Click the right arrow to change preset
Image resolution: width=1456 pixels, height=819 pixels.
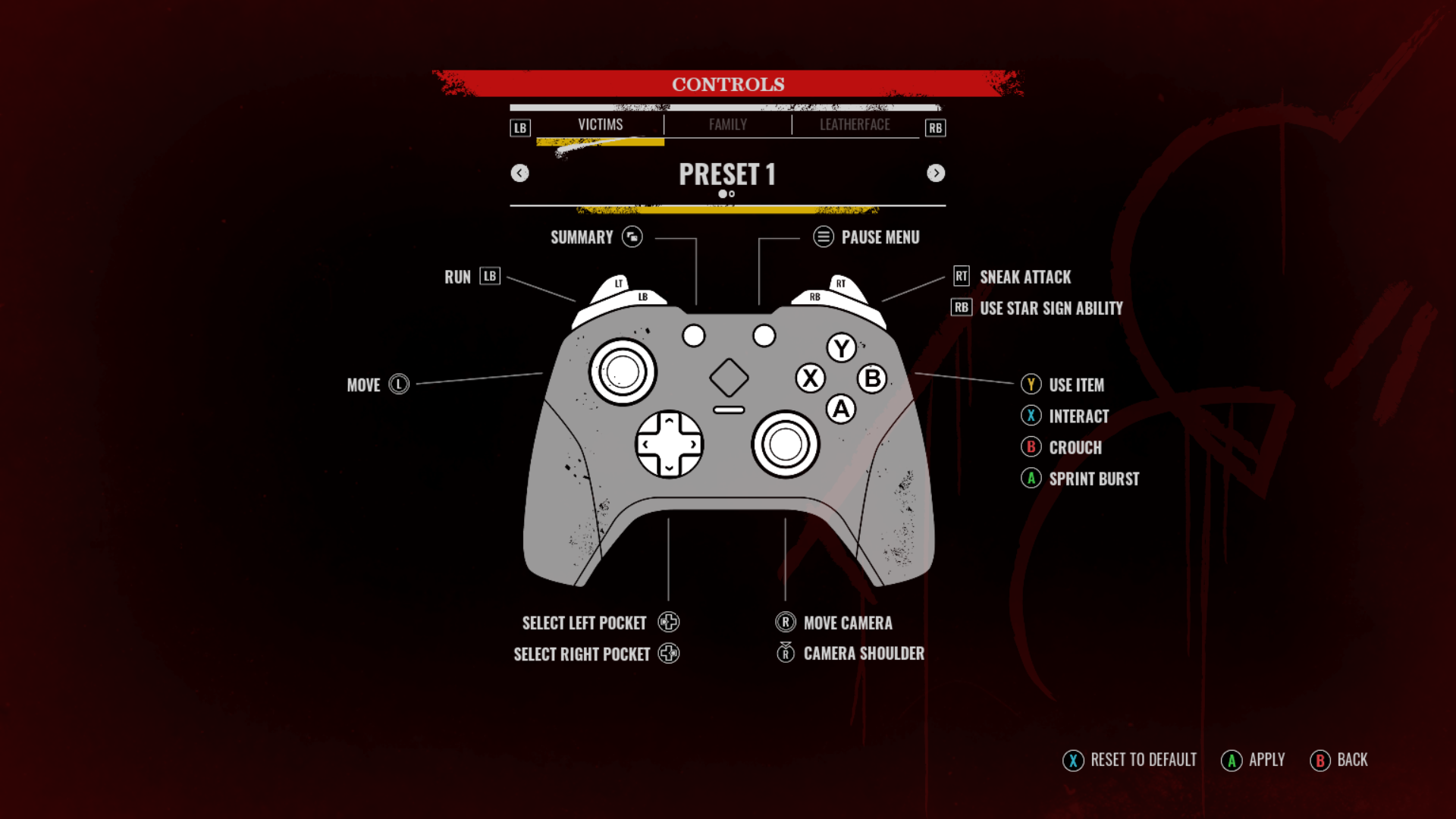coord(936,173)
